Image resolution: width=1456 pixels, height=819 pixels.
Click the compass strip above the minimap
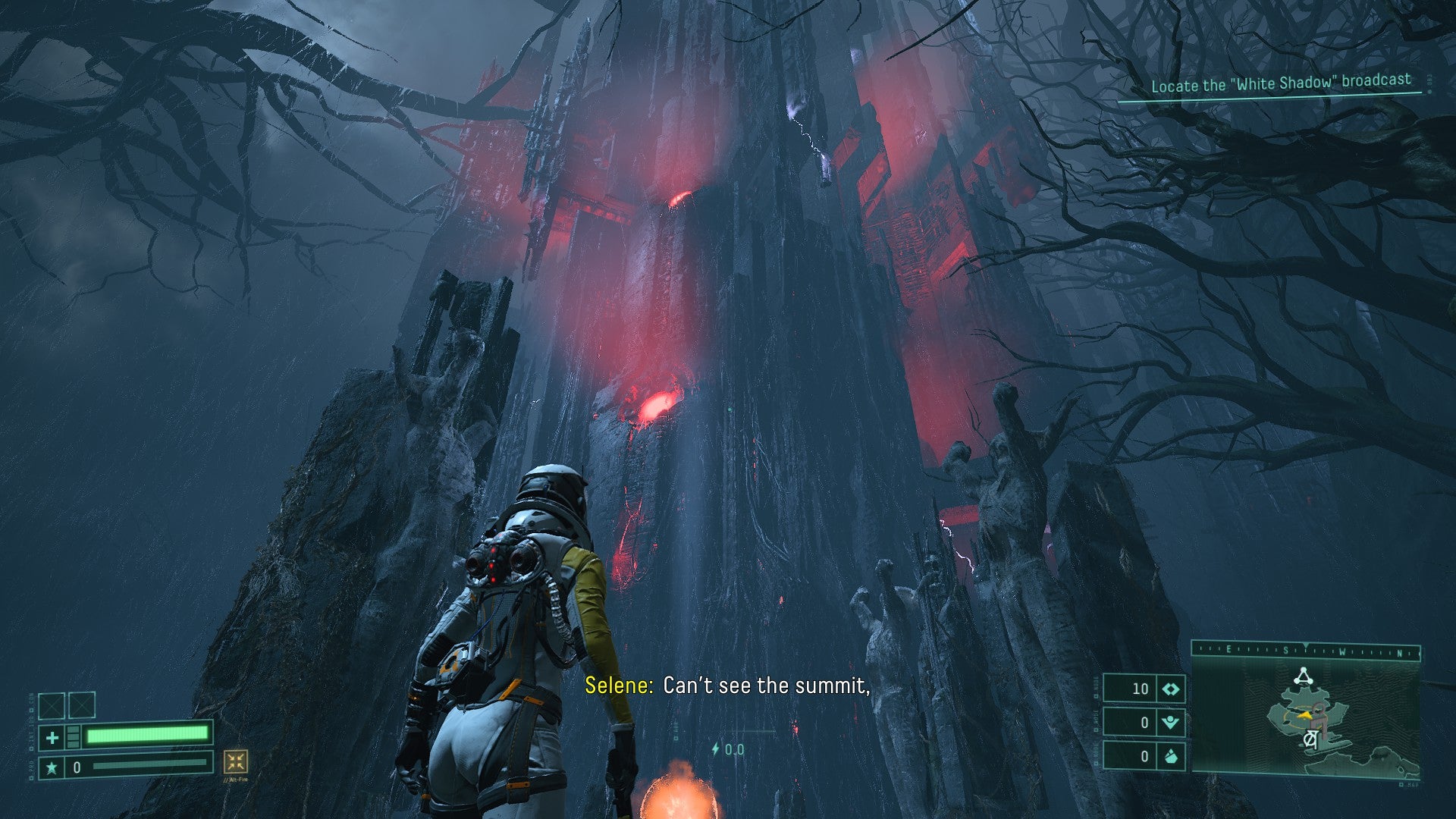(x=1306, y=651)
